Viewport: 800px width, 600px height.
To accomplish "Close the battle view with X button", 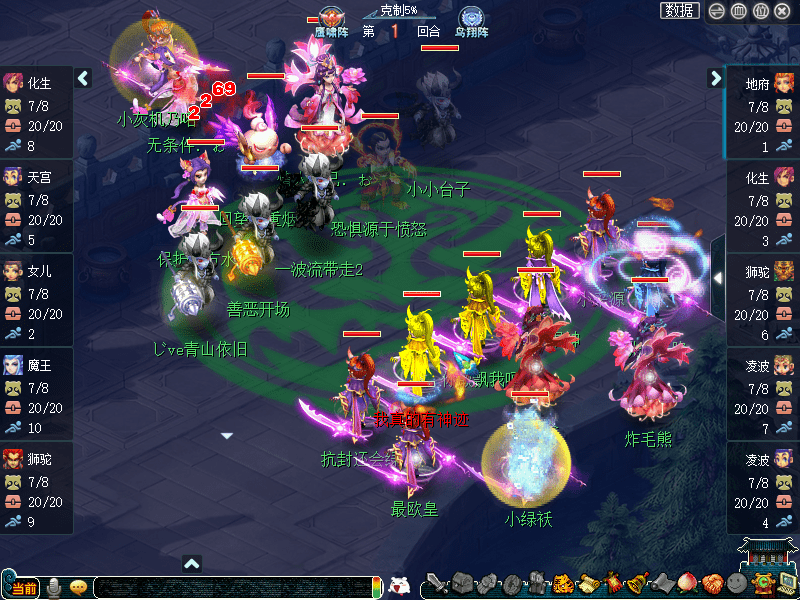I will 782,11.
